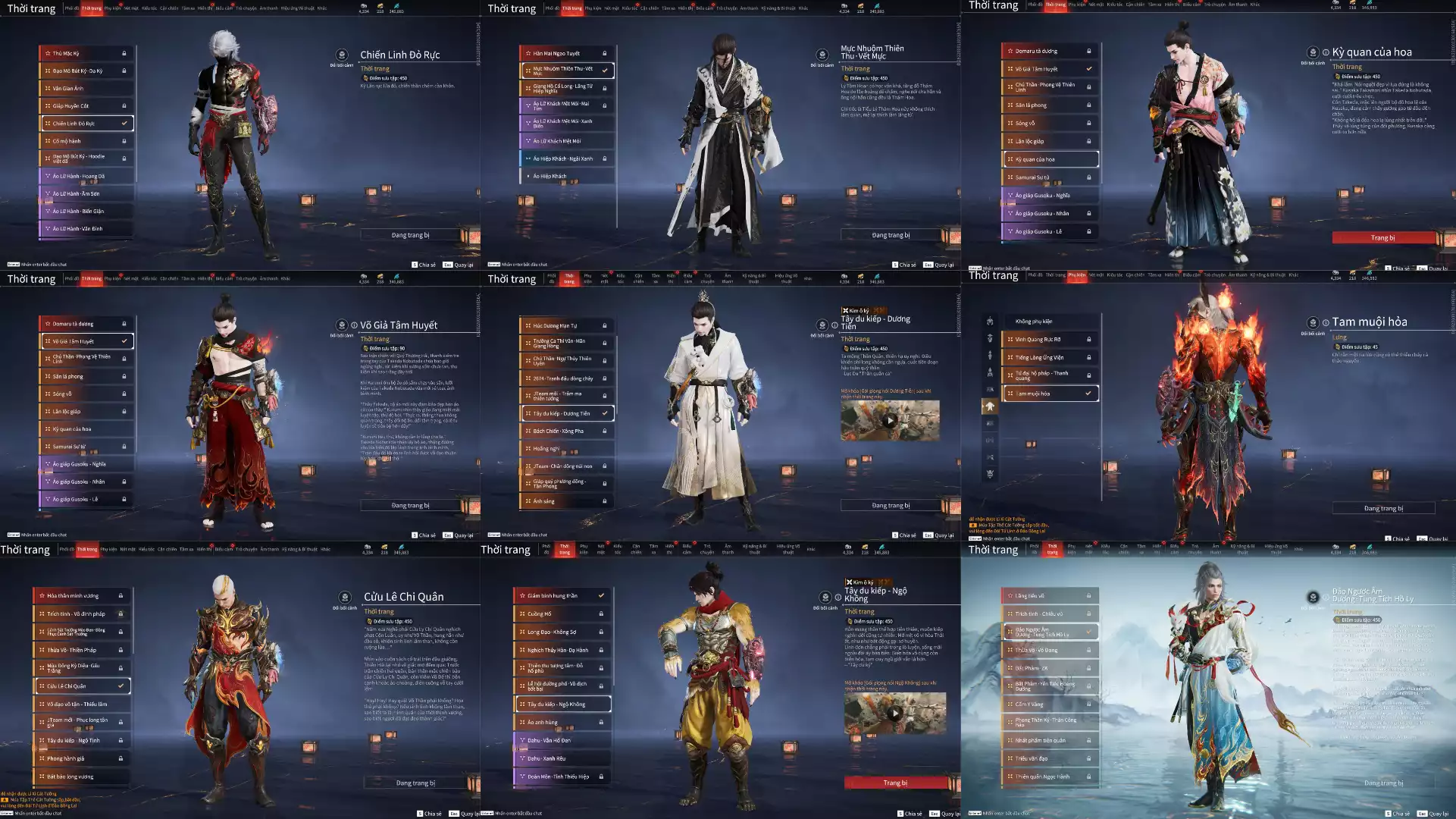
Task: Click the lock icon on Samurai Sư tử
Action: pyautogui.click(x=1090, y=178)
